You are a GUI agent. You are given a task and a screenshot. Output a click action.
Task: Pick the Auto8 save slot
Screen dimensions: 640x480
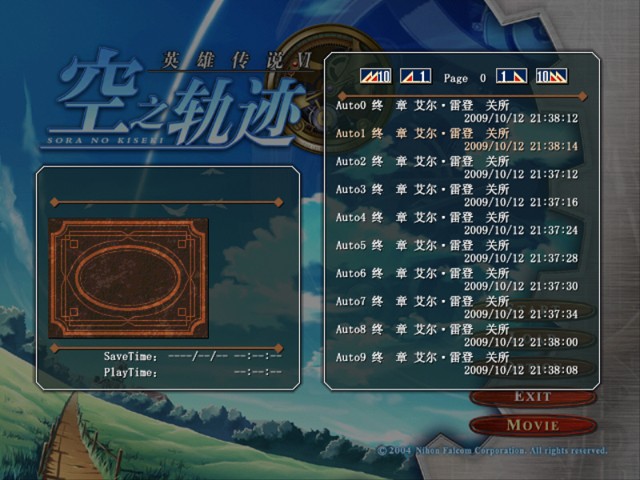(x=456, y=335)
